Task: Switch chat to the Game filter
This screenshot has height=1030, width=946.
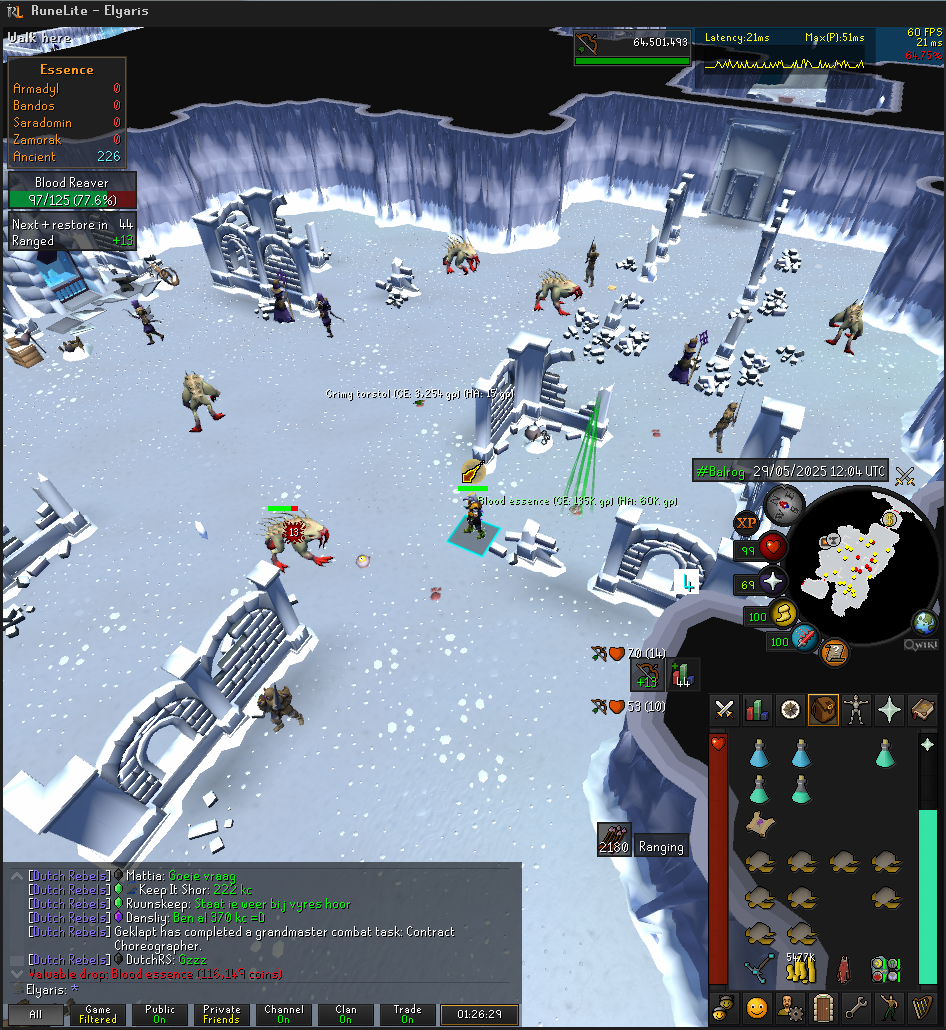Action: [98, 1014]
